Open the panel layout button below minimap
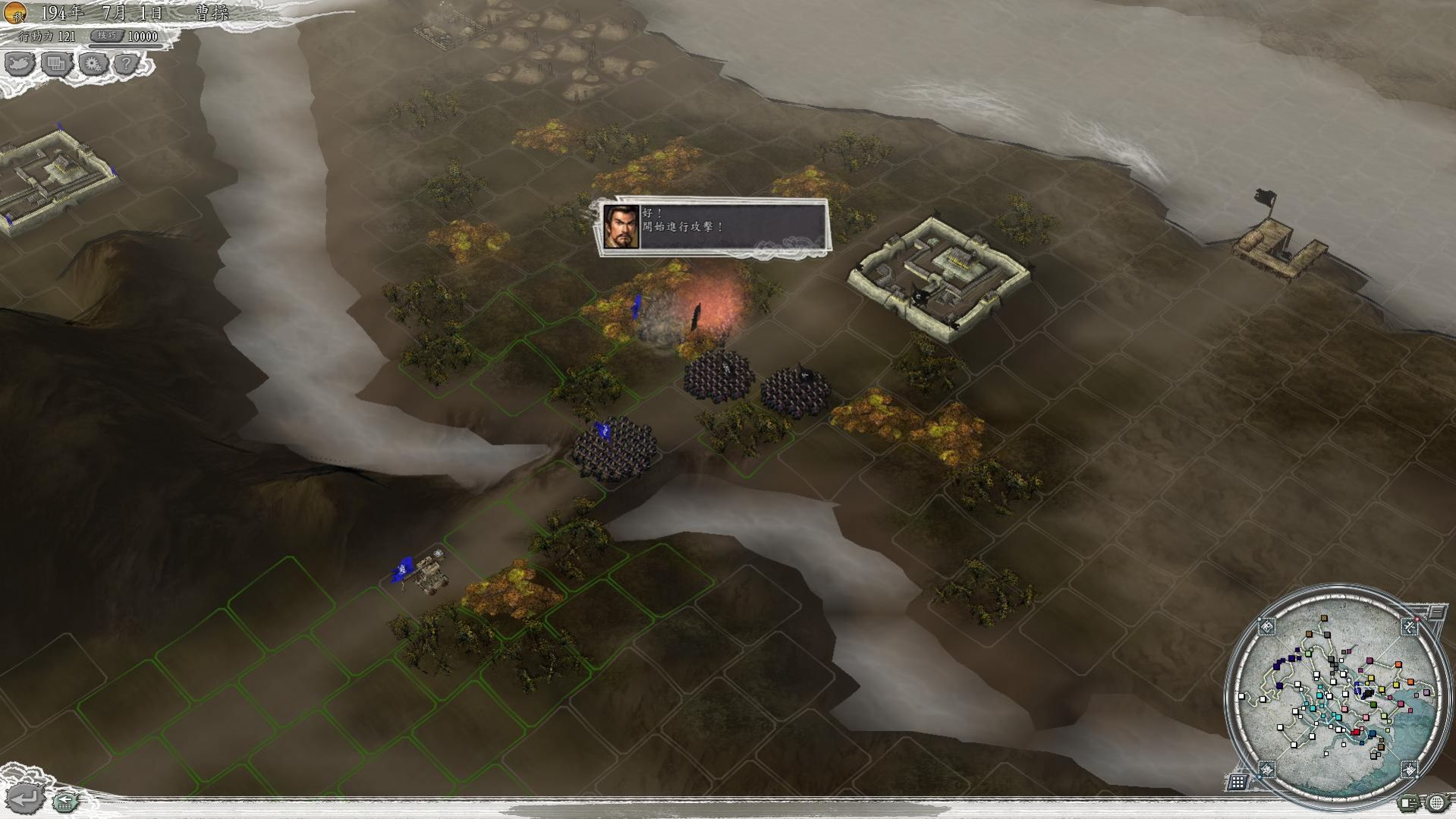 tap(1410, 802)
